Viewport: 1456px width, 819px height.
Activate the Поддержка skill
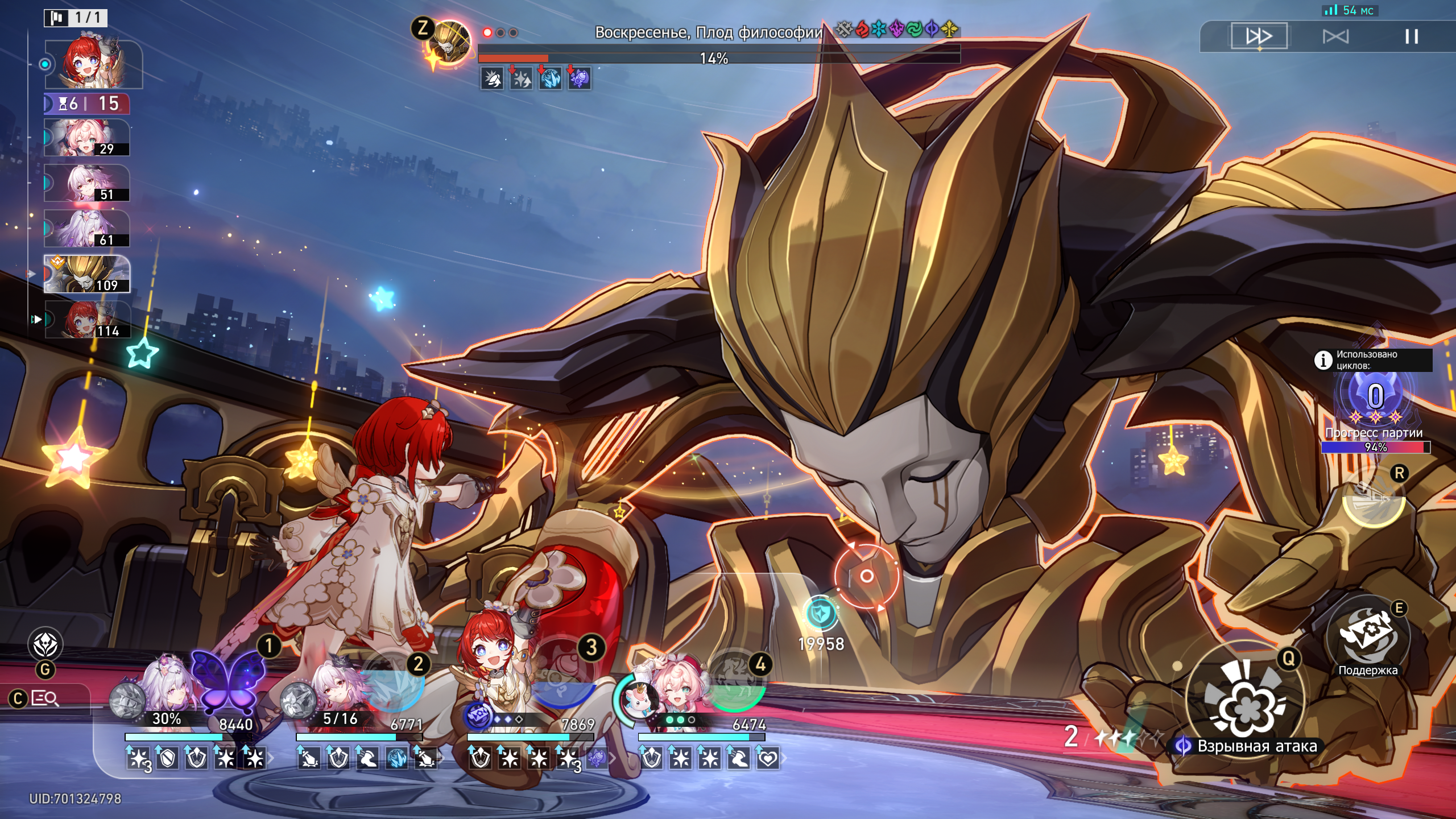click(1367, 638)
